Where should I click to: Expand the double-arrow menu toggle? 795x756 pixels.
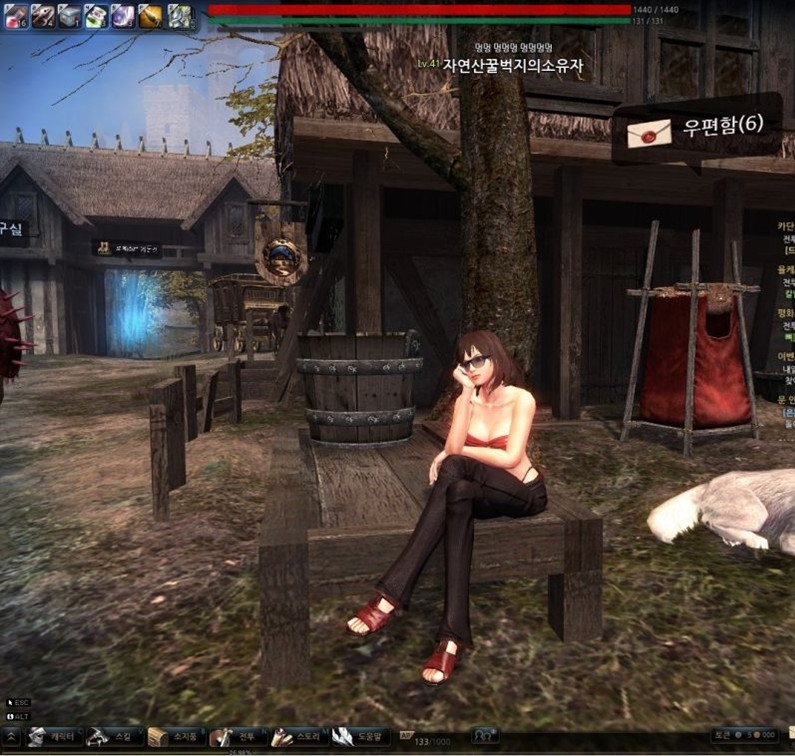pos(11,737)
